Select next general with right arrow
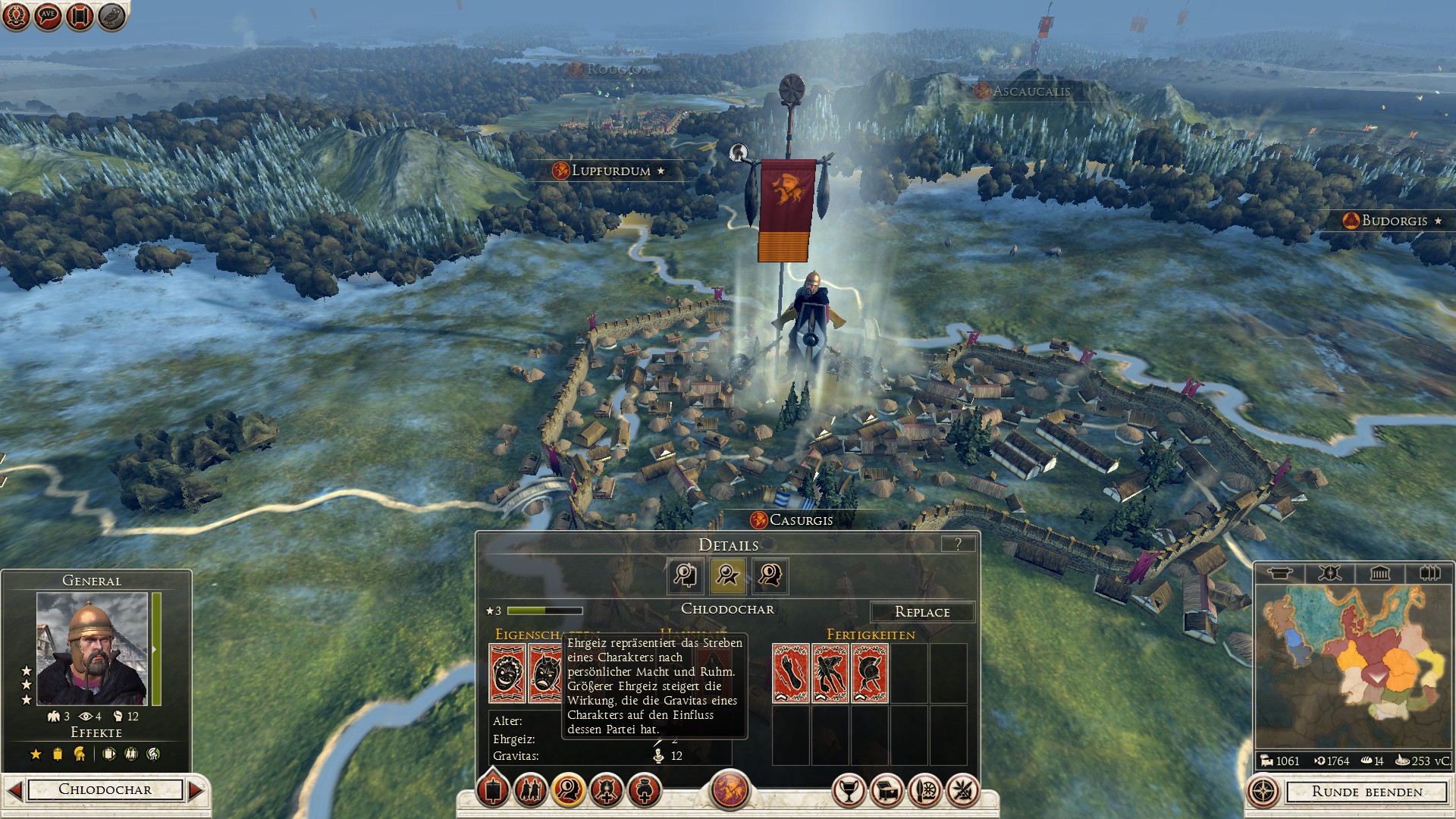1456x819 pixels. coord(196,790)
